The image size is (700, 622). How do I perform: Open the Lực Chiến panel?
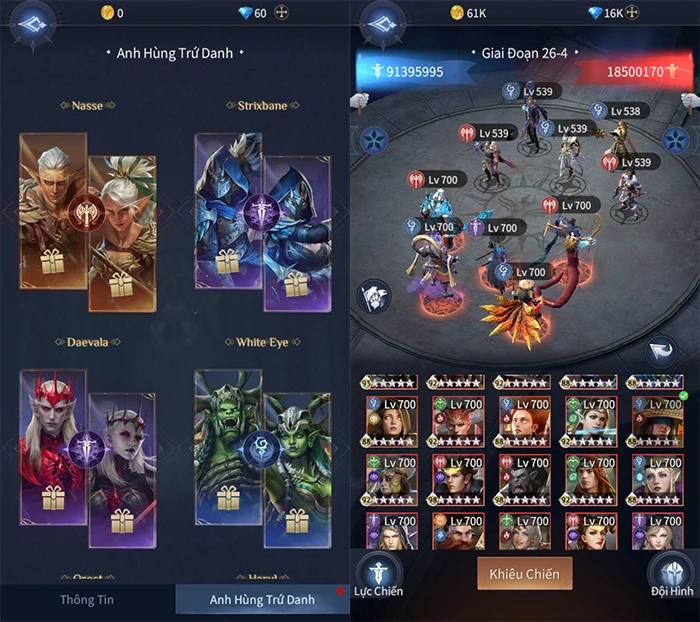tap(379, 575)
